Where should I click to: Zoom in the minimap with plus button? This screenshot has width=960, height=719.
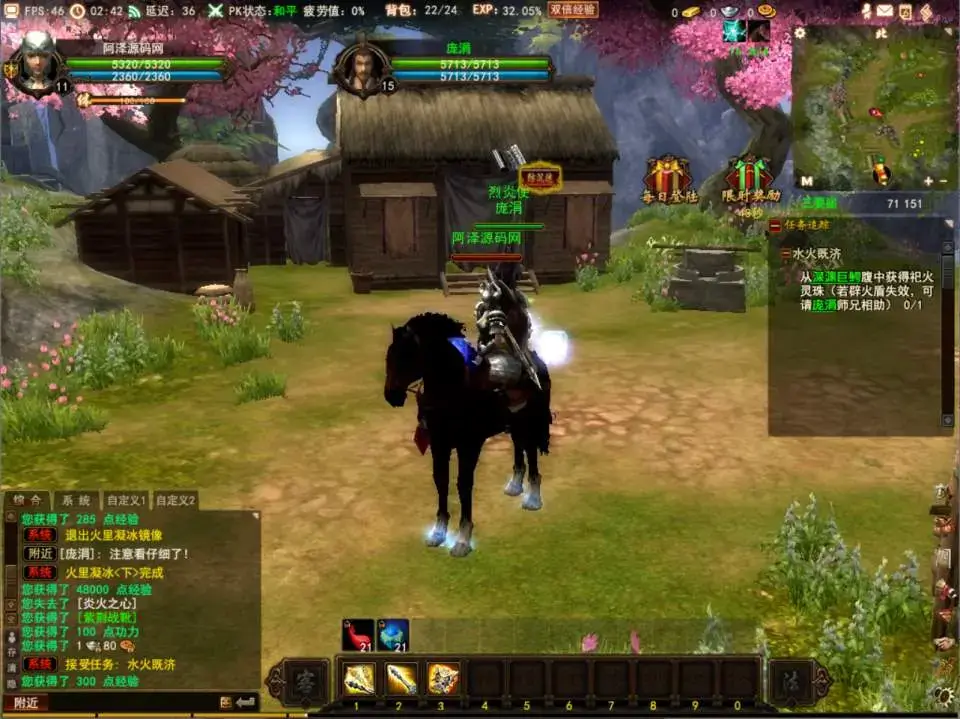coord(927,181)
